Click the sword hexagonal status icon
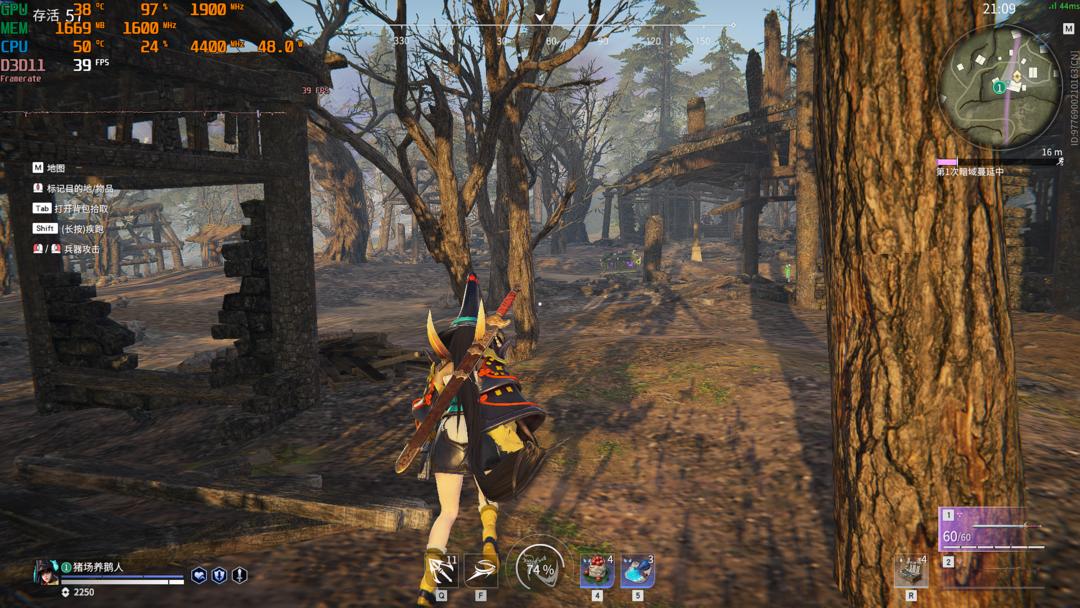This screenshot has width=1080, height=608. click(x=239, y=575)
